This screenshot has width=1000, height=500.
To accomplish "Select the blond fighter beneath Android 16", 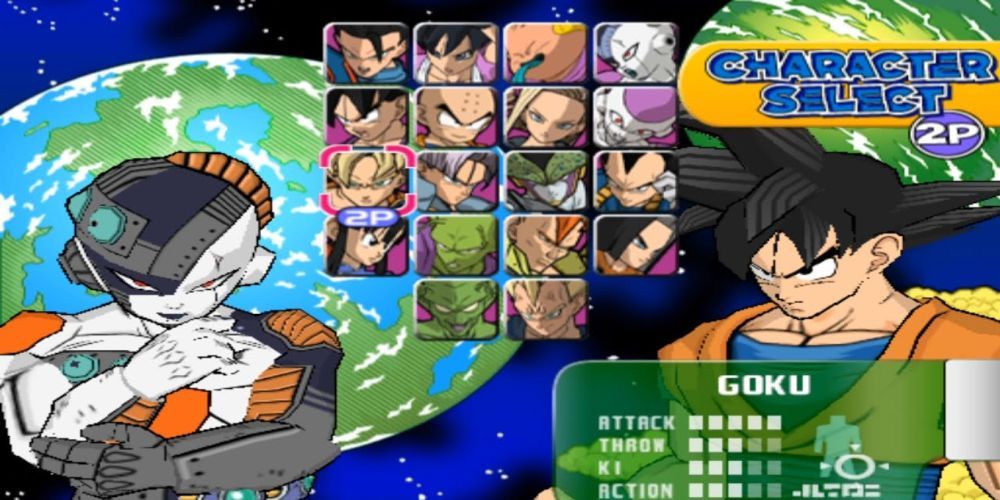I will [545, 308].
